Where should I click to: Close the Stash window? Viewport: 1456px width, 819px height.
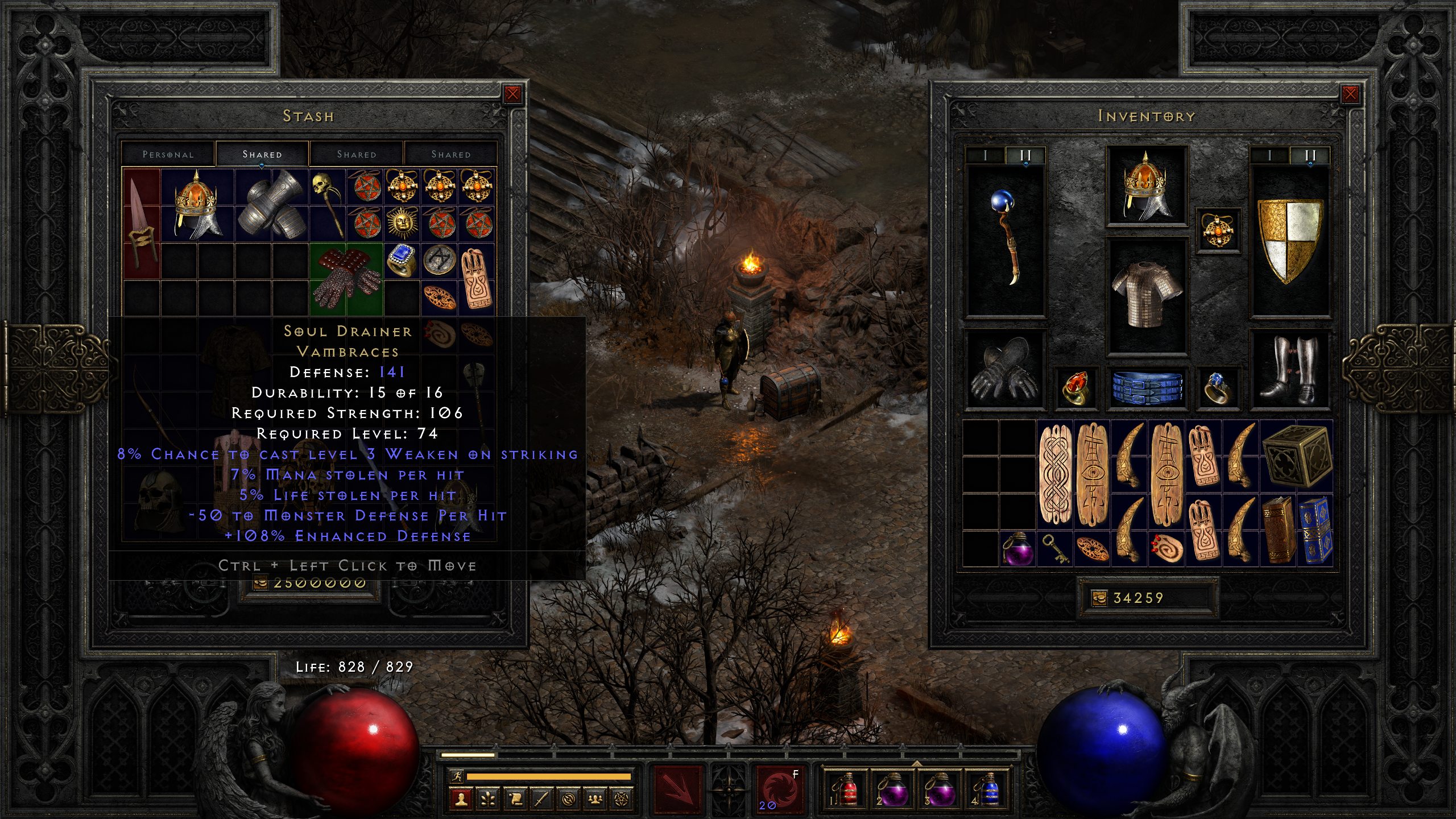coord(512,94)
